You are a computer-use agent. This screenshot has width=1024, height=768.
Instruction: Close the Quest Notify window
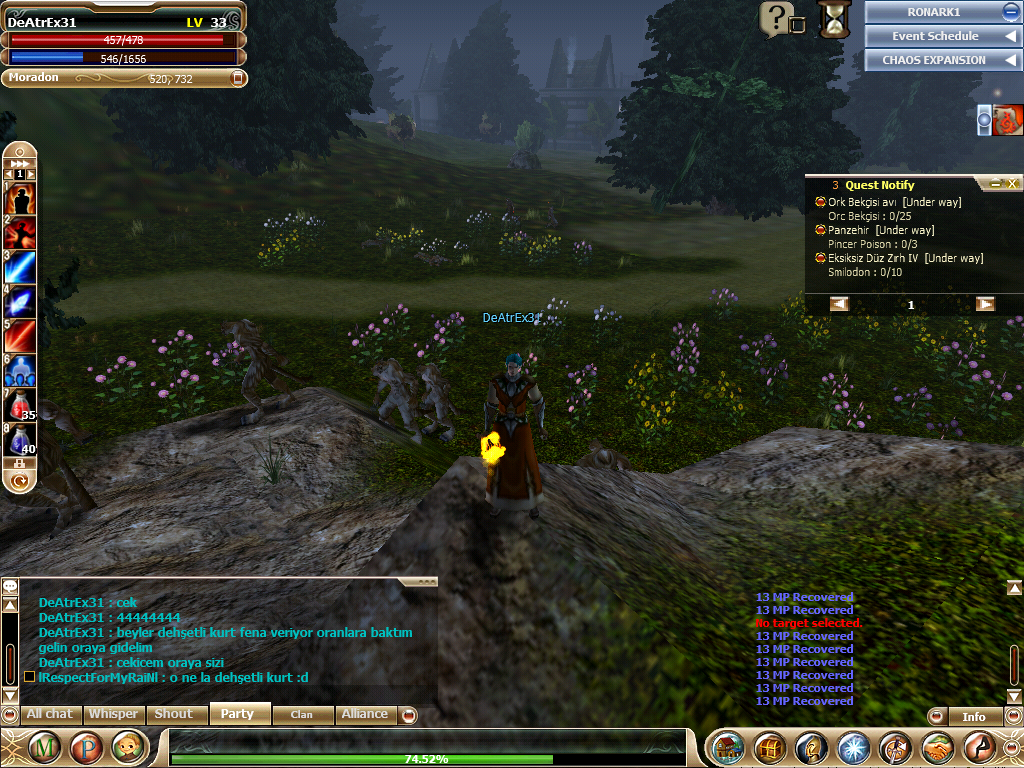(1013, 184)
